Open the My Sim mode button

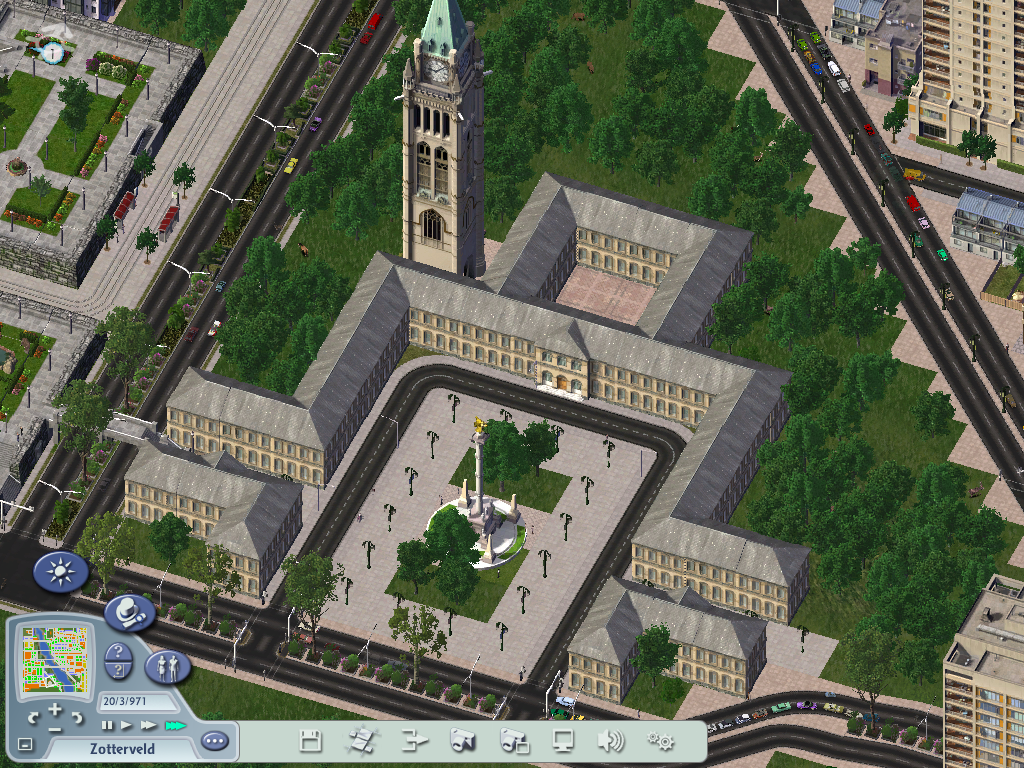(x=168, y=667)
